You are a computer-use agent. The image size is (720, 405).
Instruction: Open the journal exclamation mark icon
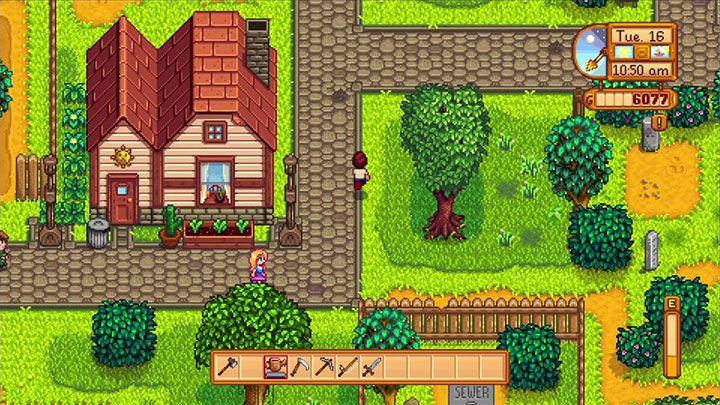coord(659,123)
